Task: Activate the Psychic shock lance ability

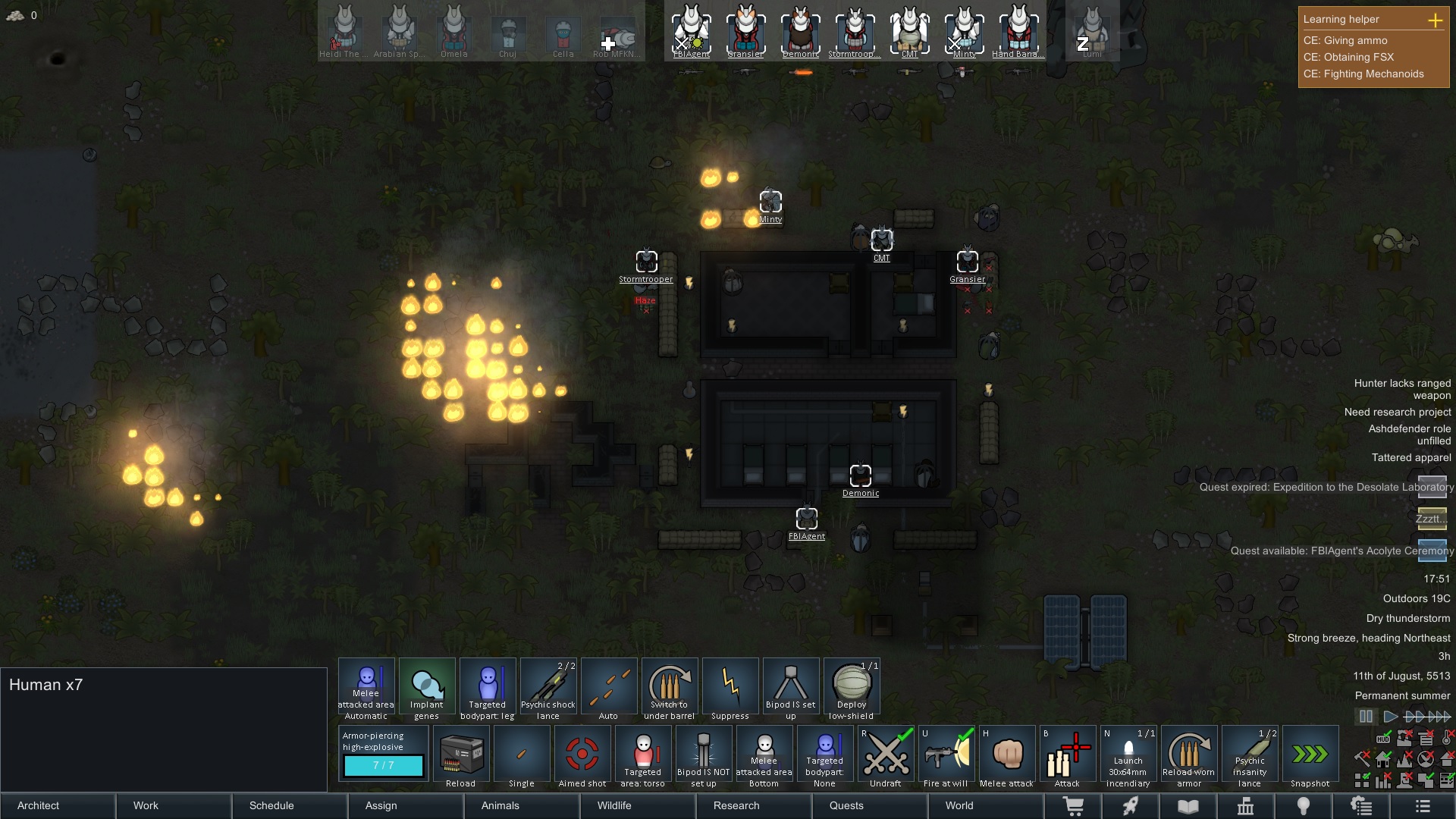Action: click(548, 686)
